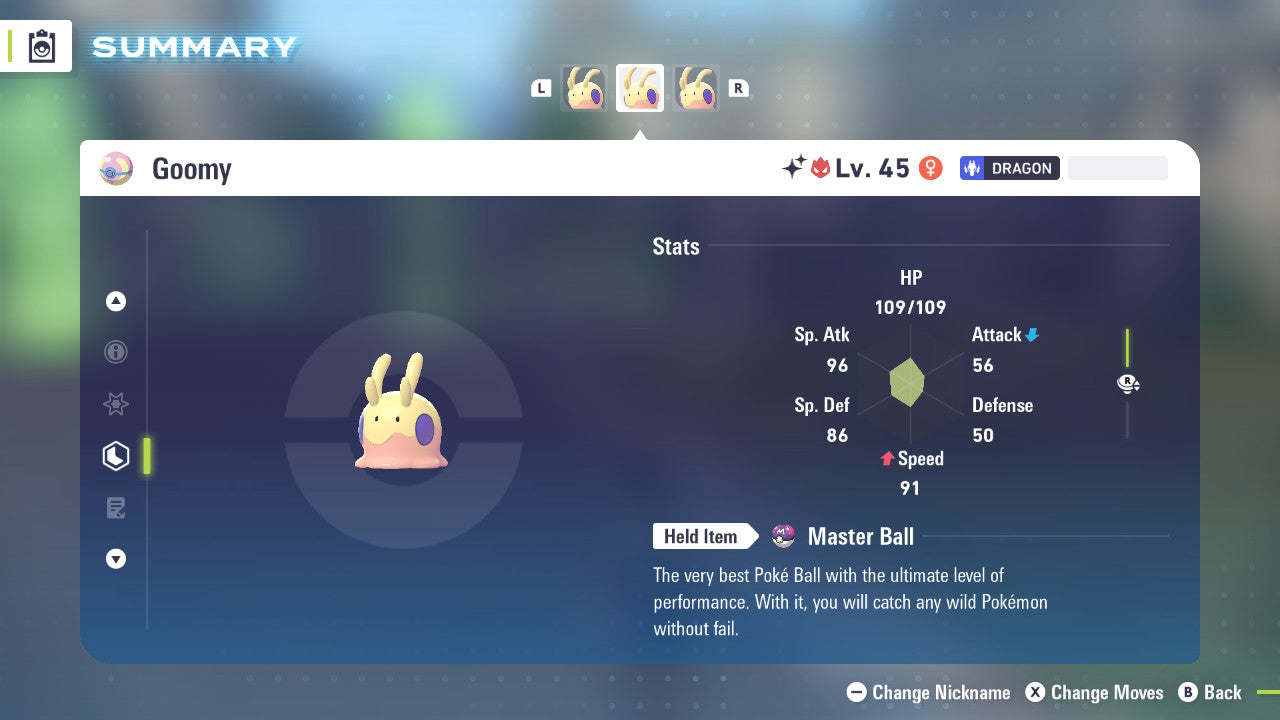1280x720 pixels.
Task: Click the highlighted stats hexagon icon
Action: point(116,455)
